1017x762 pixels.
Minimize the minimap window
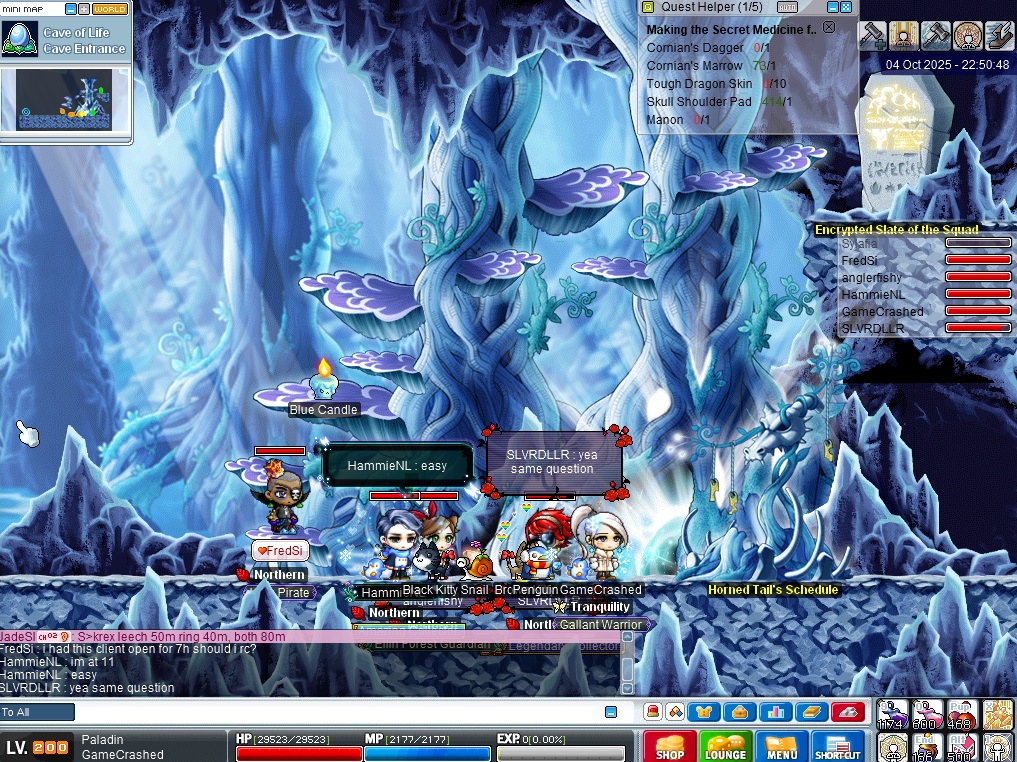click(x=72, y=9)
